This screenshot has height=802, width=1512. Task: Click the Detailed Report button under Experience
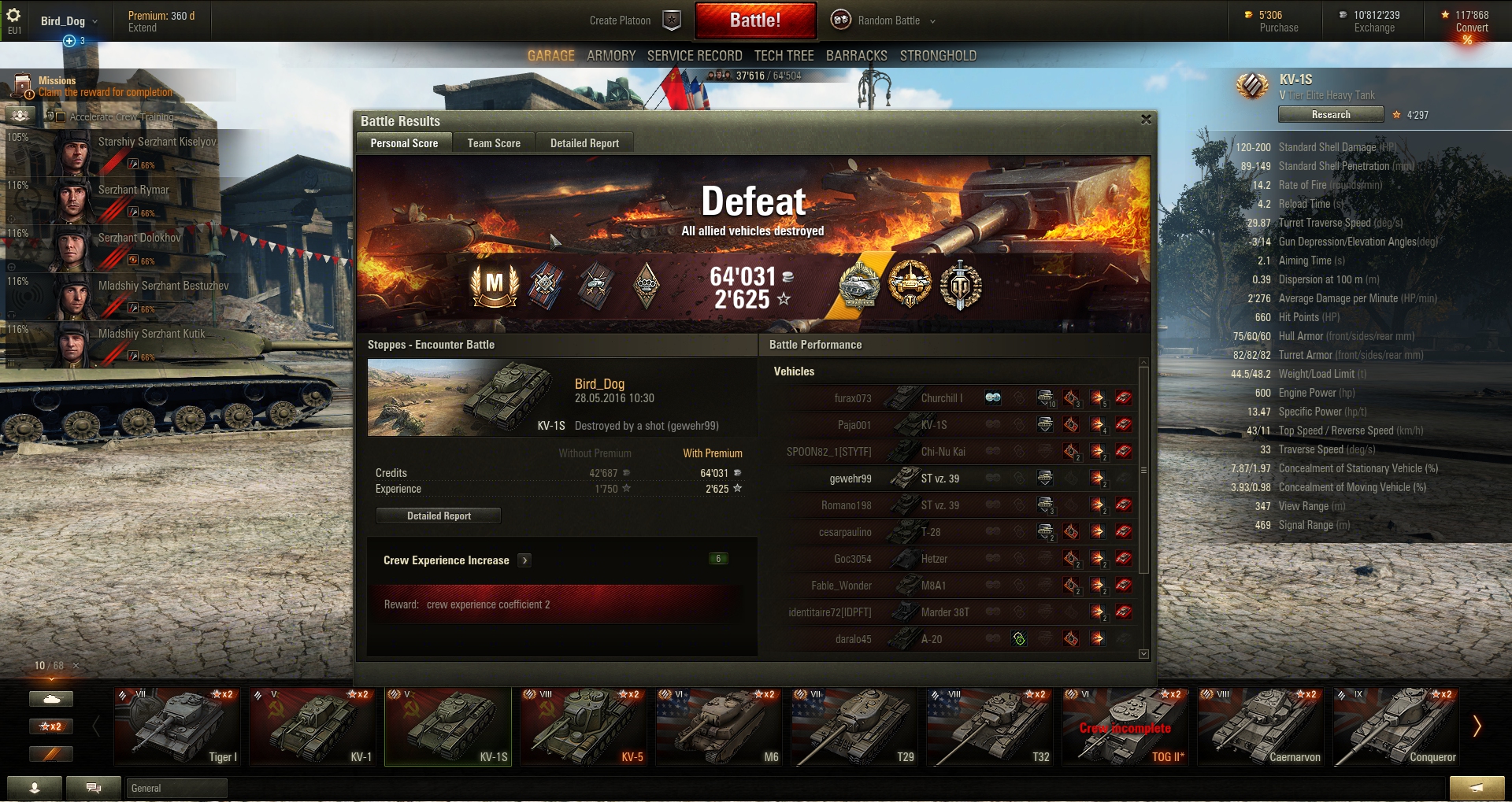(x=439, y=516)
